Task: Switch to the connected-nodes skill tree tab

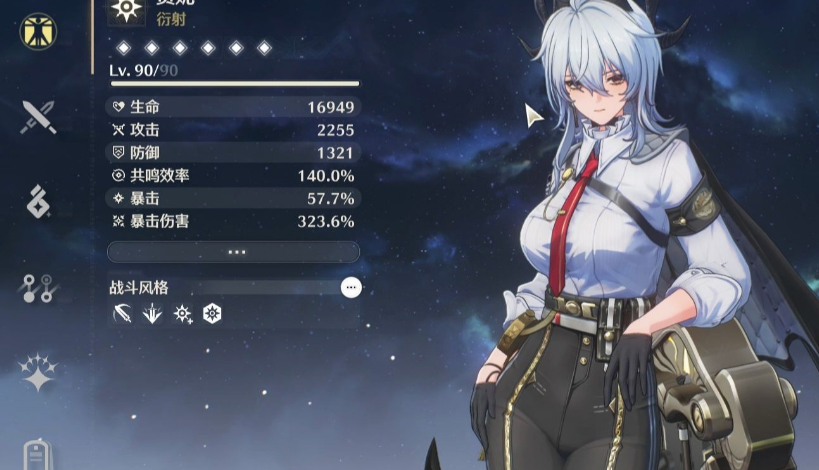Action: pyautogui.click(x=39, y=288)
